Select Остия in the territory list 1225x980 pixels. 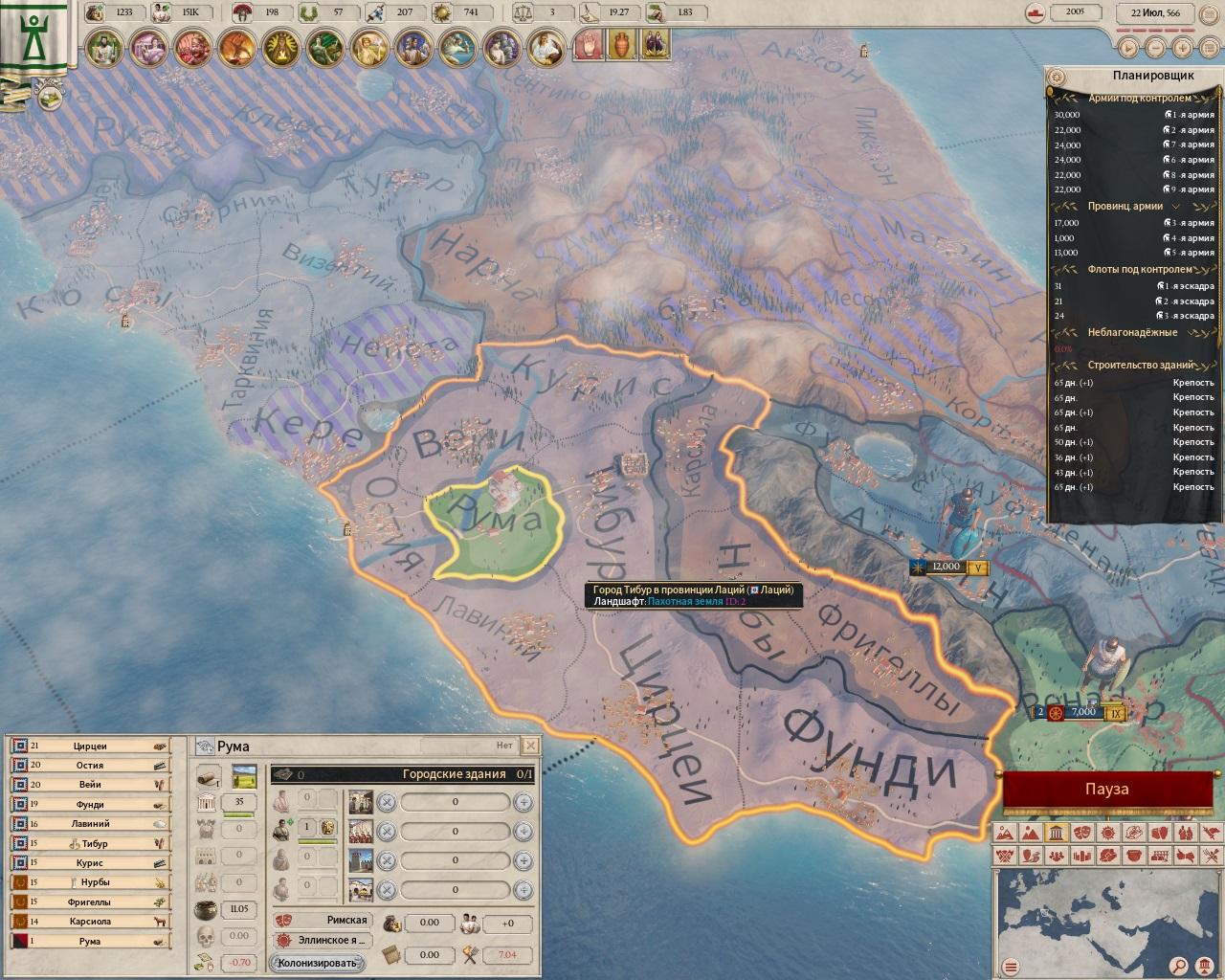point(90,765)
